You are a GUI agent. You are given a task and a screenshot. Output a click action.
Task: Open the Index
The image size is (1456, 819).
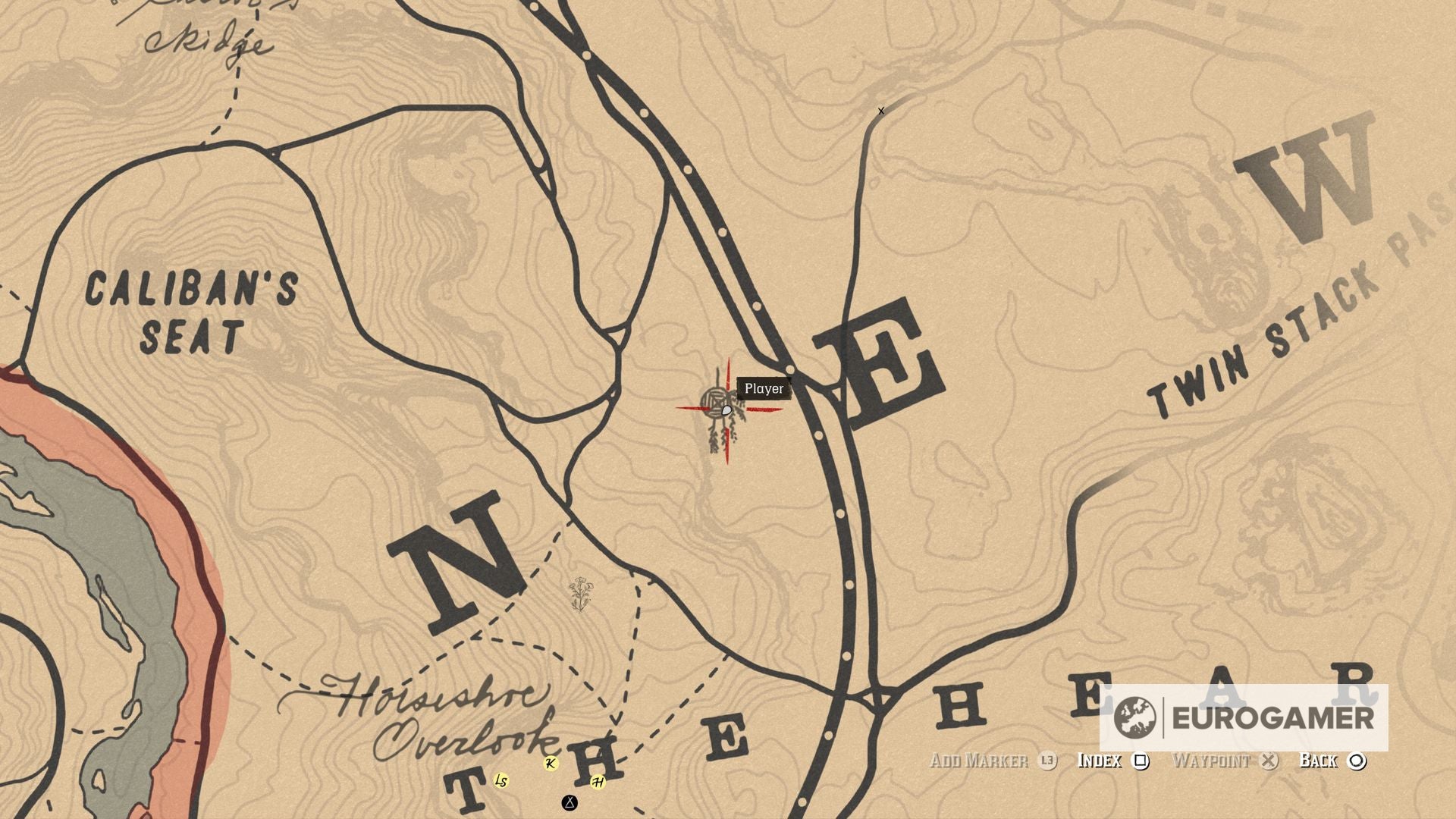point(1103,762)
